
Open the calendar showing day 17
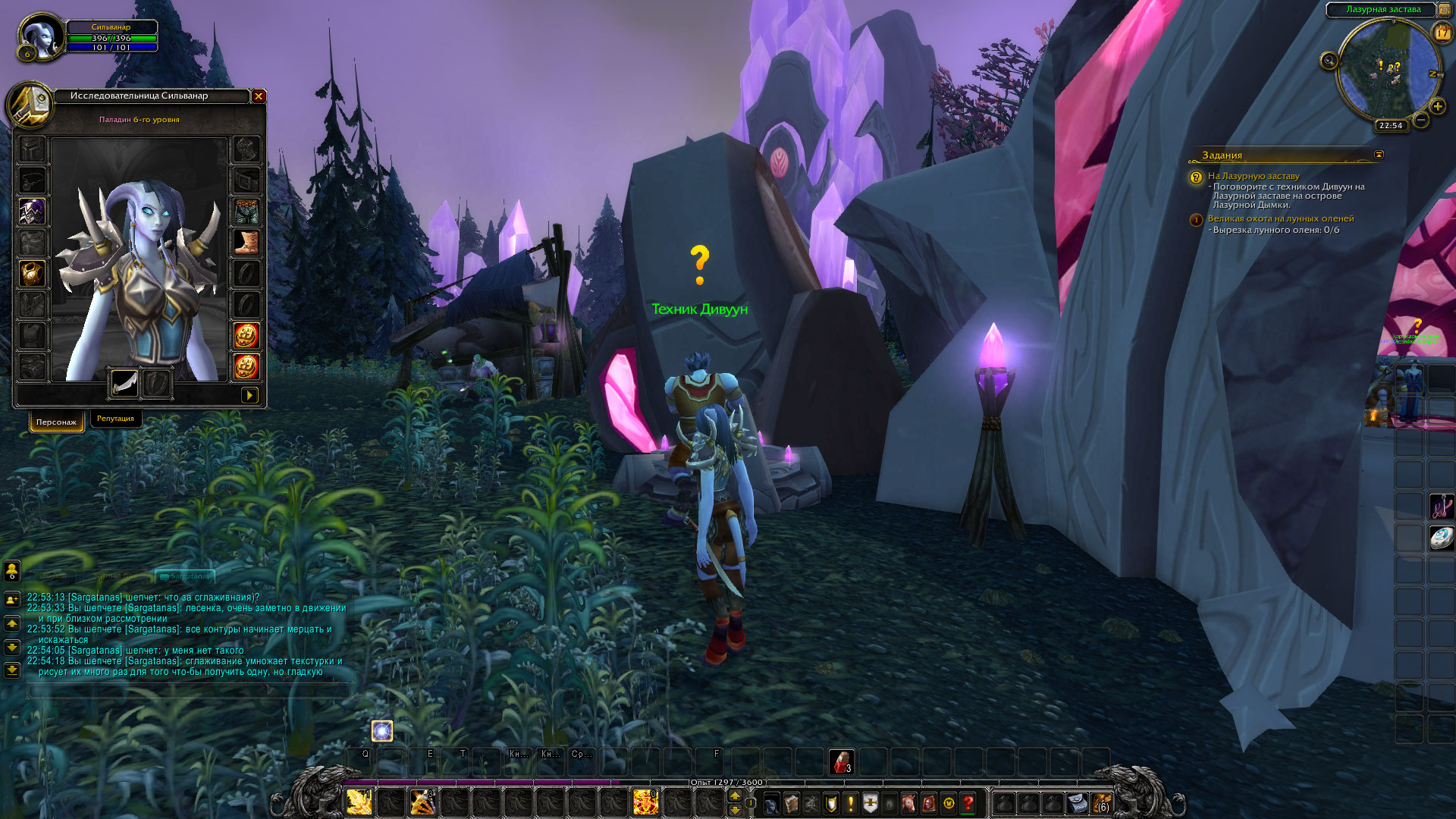point(1442,33)
